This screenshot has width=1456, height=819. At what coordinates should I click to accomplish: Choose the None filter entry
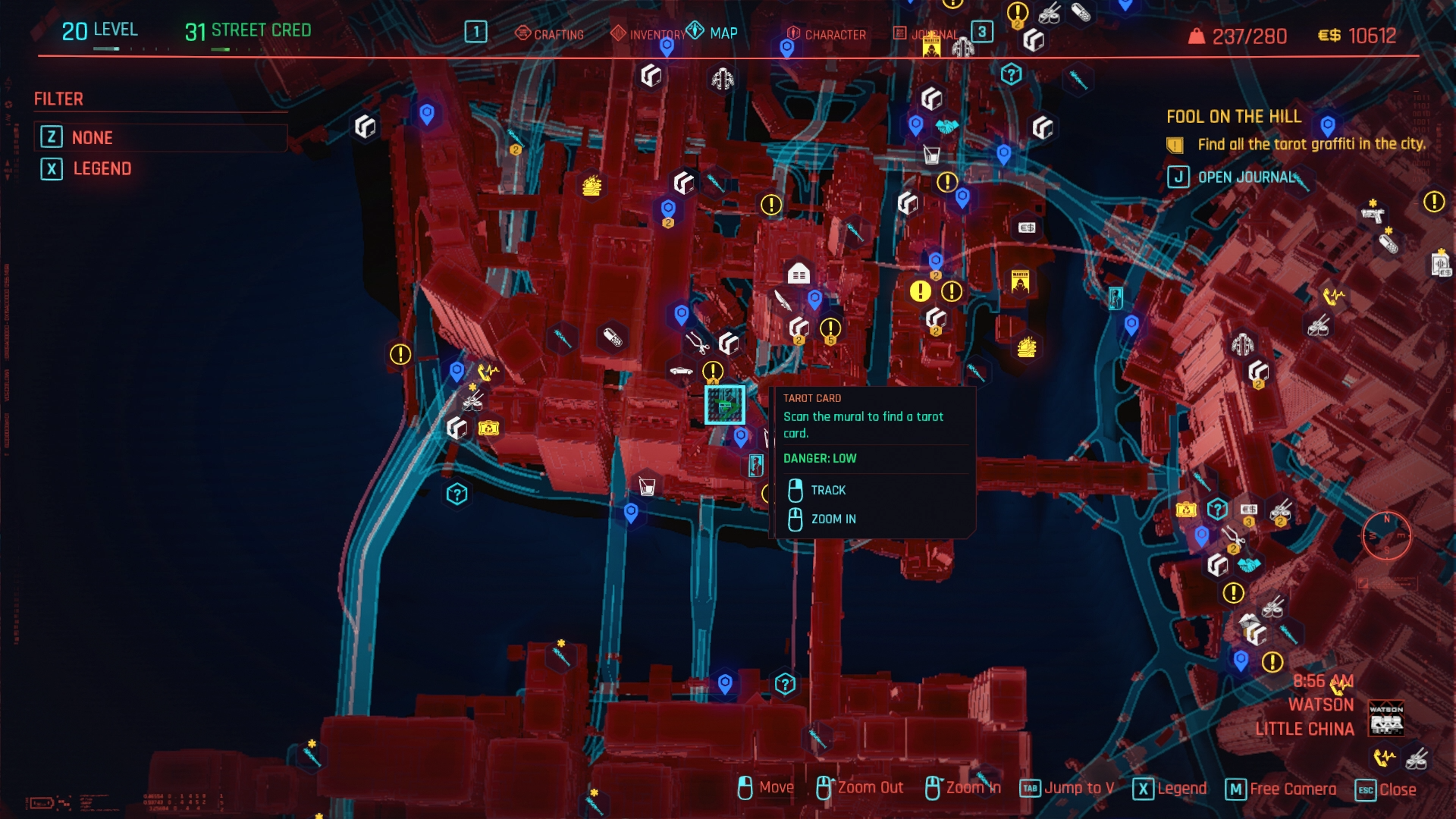92,137
